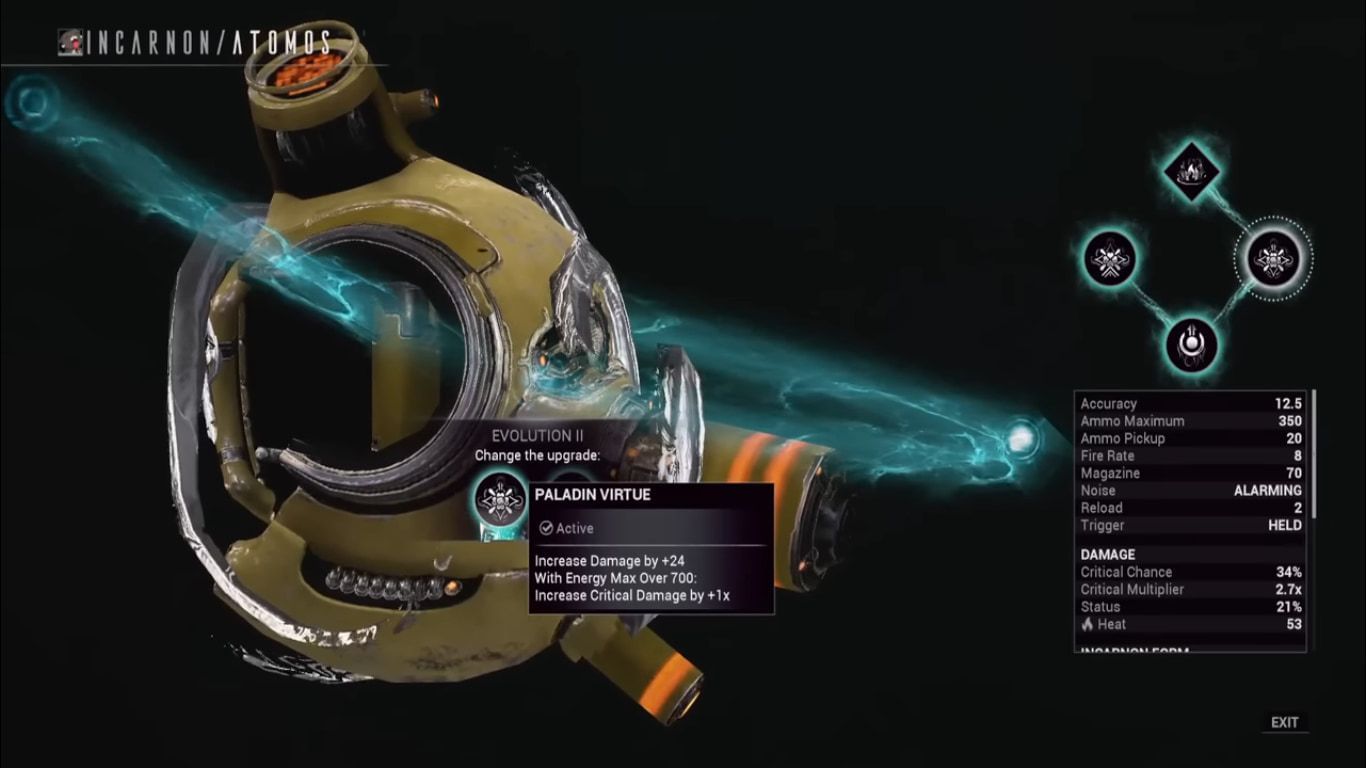The image size is (1366, 768).
Task: Click the Incarnon emblem beside the title
Action: 70,43
